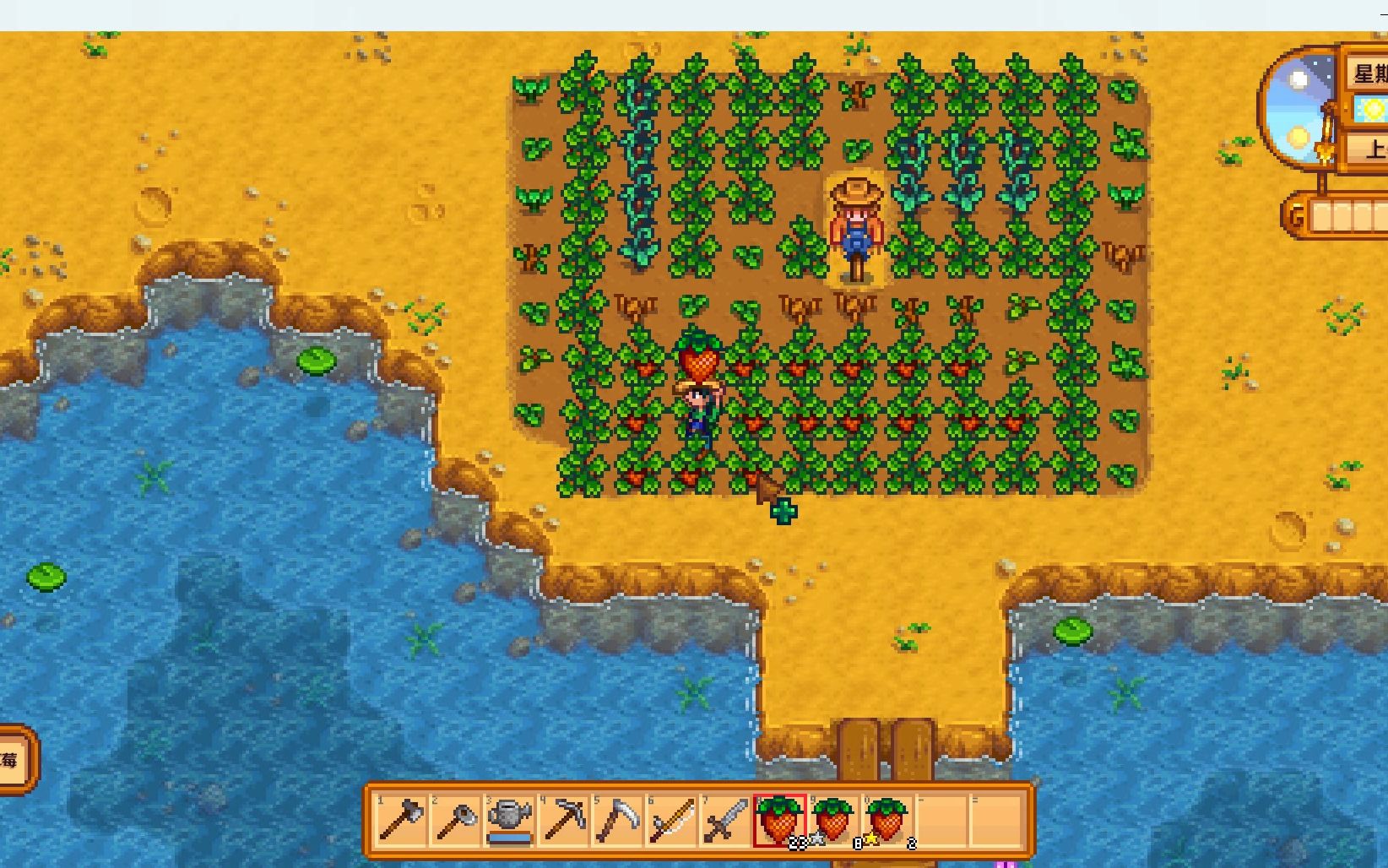The height and width of the screenshot is (868, 1388).
Task: Equip the fishing rod
Action: click(671, 819)
